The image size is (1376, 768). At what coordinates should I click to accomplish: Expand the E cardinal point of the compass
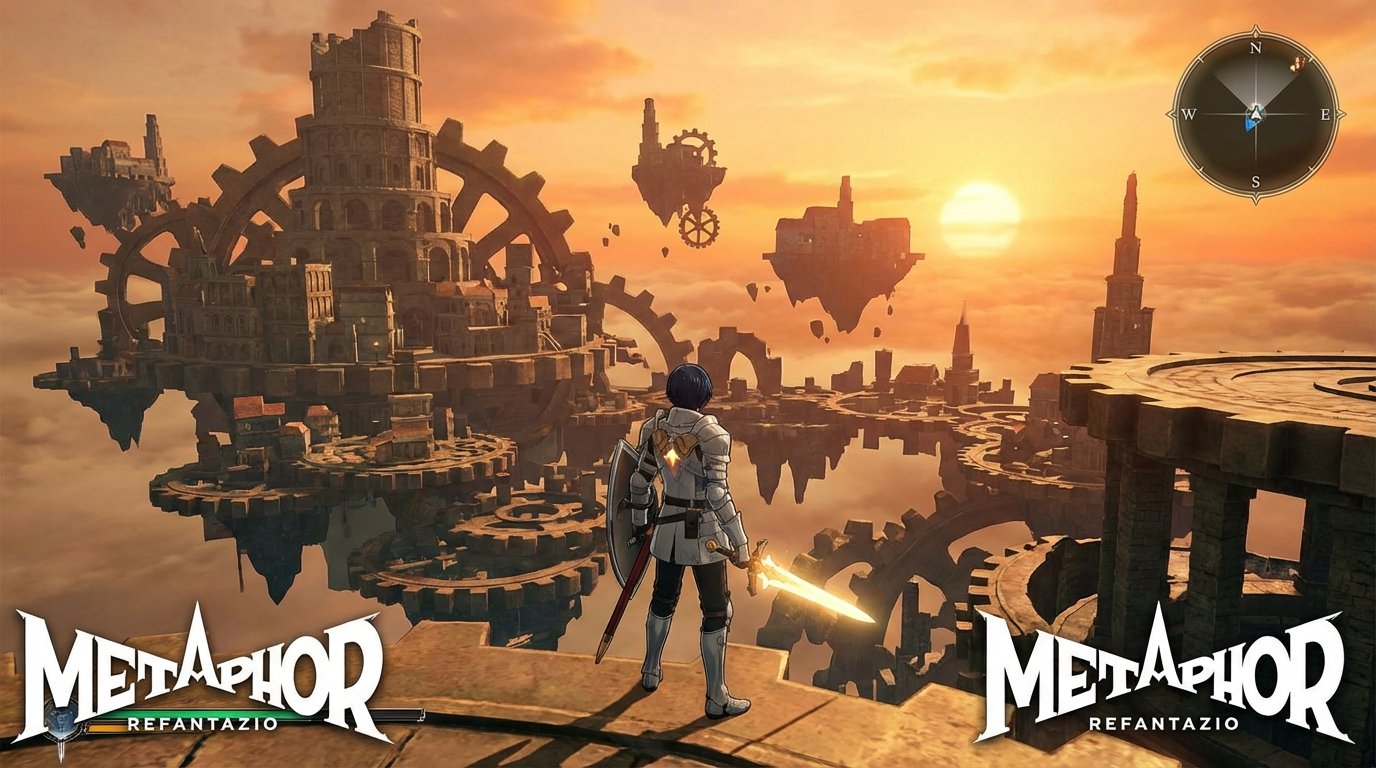1327,114
